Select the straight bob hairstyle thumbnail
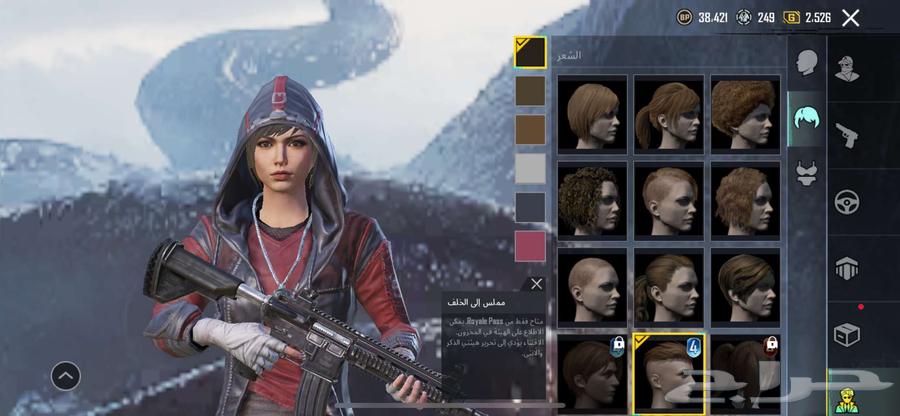Viewport: 900px width, 416px height. 592,113
